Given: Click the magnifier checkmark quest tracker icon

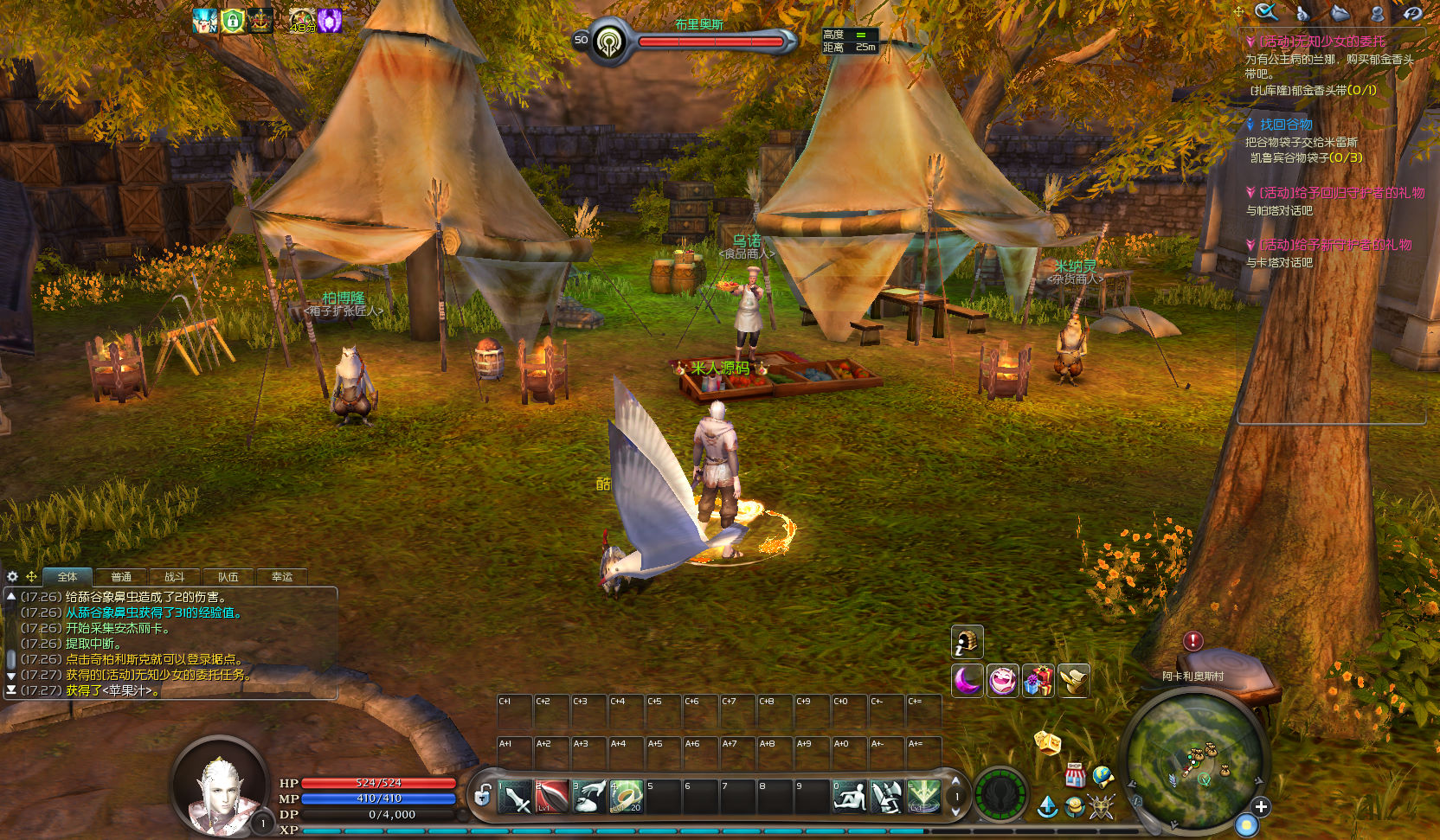Looking at the screenshot, I should coord(1266,12).
